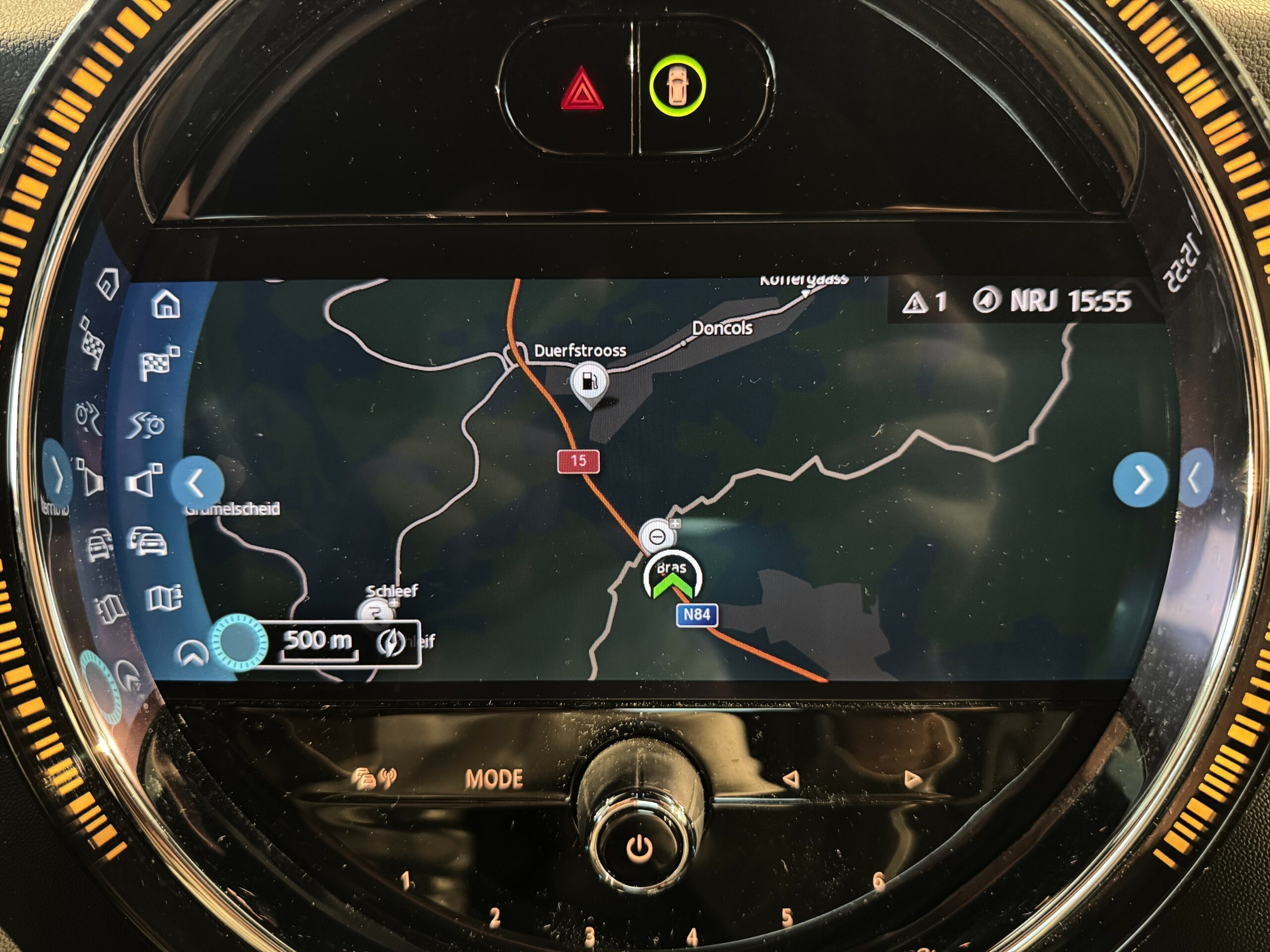Skip forward with the right triangle button
Image resolution: width=1270 pixels, height=952 pixels.
(912, 778)
